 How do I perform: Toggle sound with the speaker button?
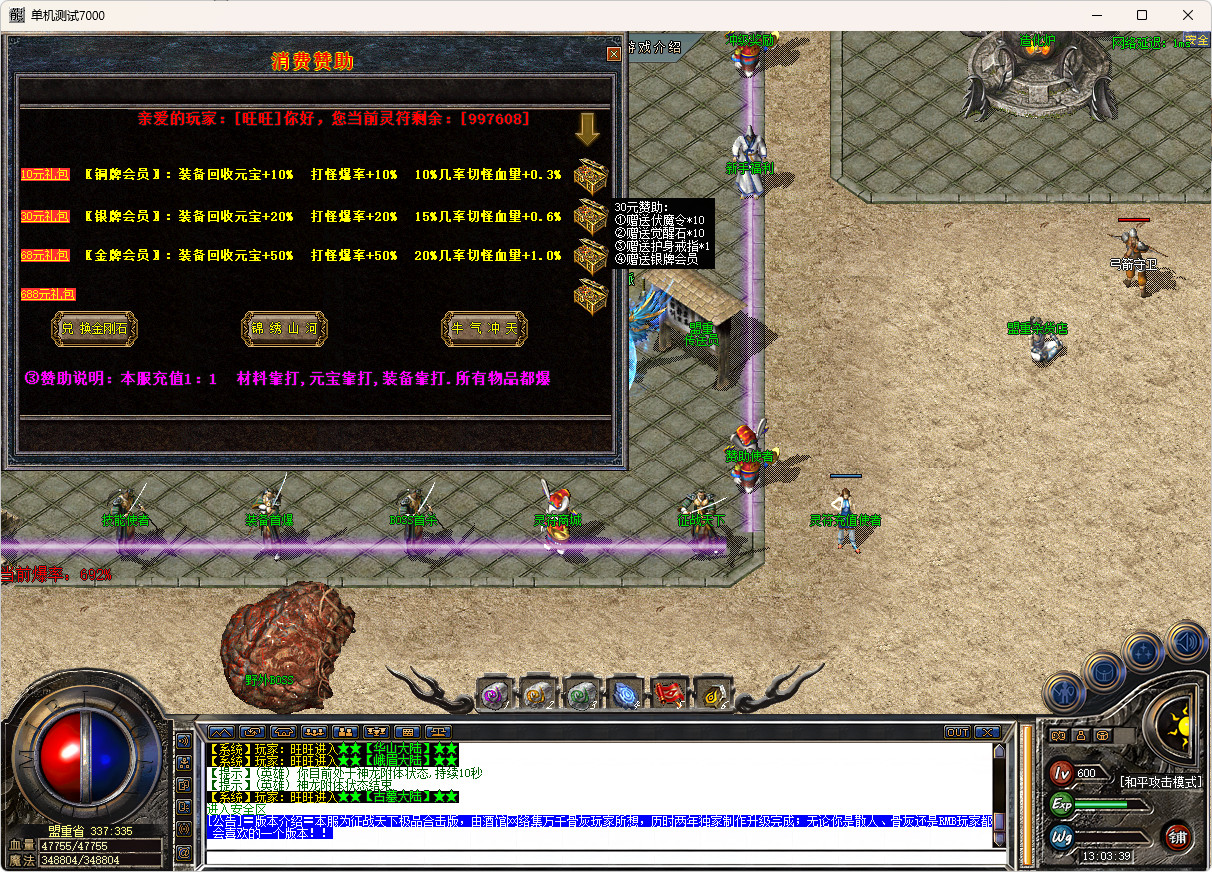(1185, 641)
